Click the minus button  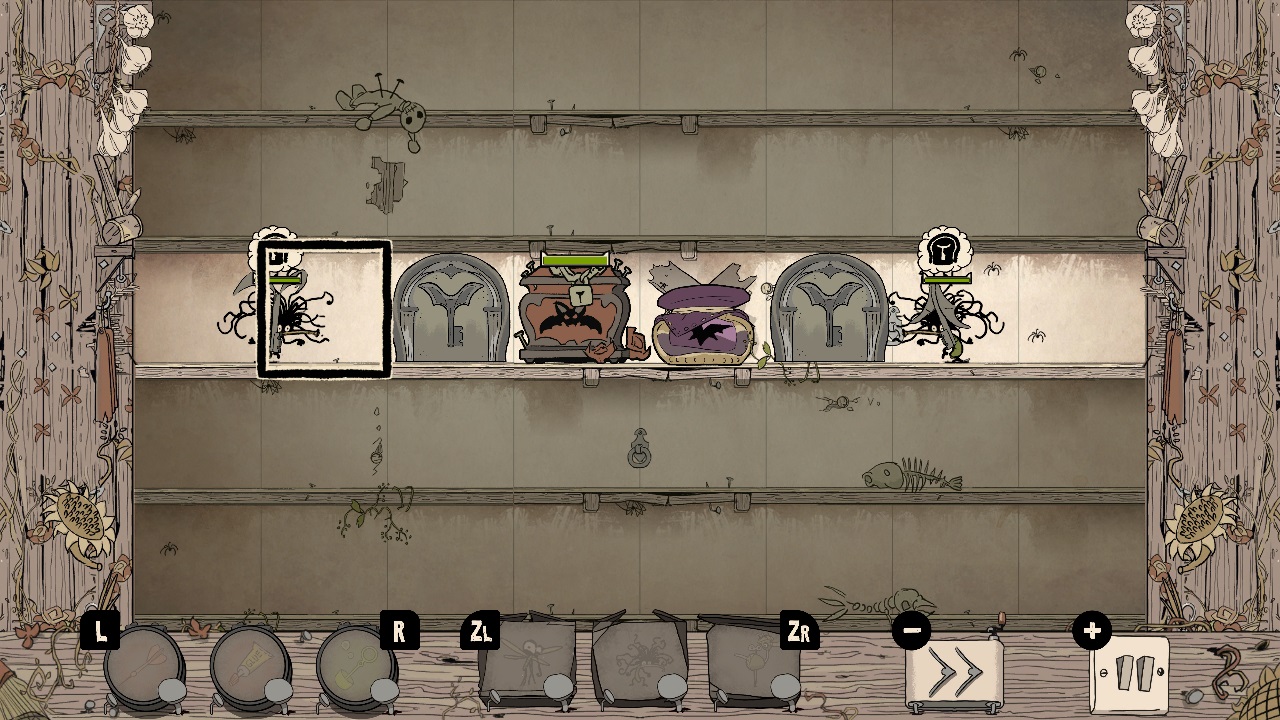[911, 630]
